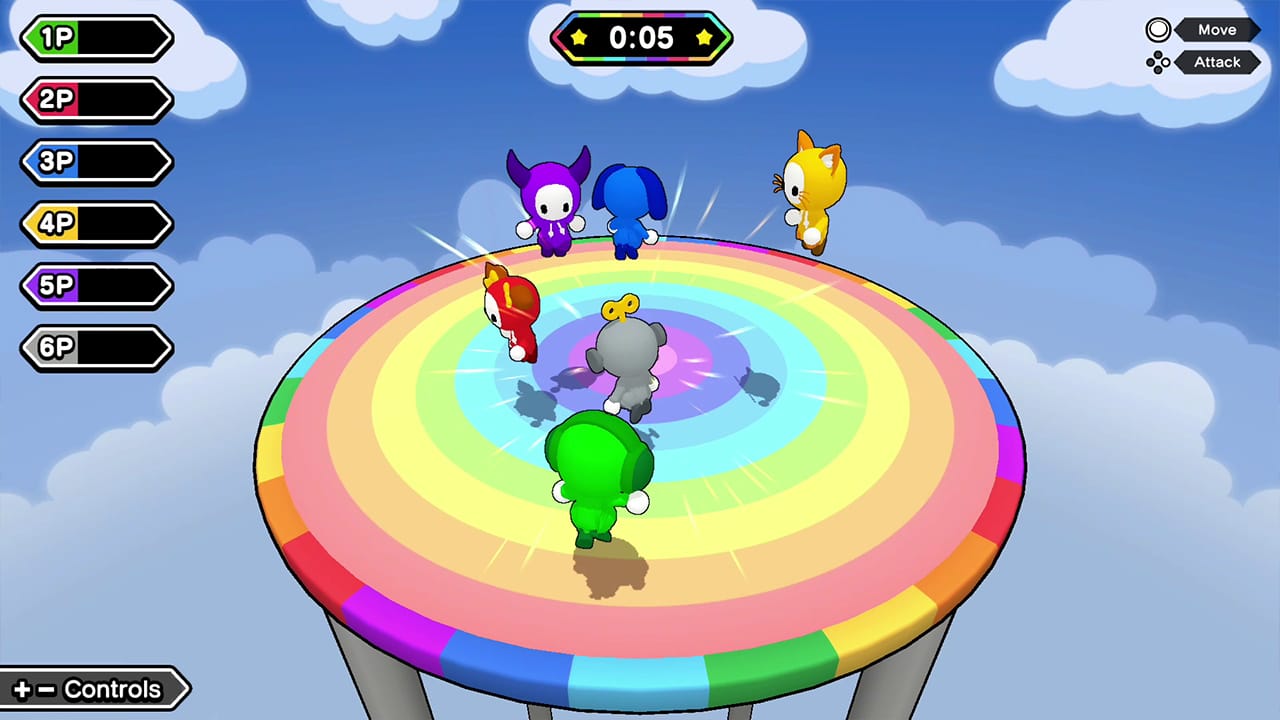Click the star icon right of the timer
The height and width of the screenshot is (720, 1280).
[706, 39]
